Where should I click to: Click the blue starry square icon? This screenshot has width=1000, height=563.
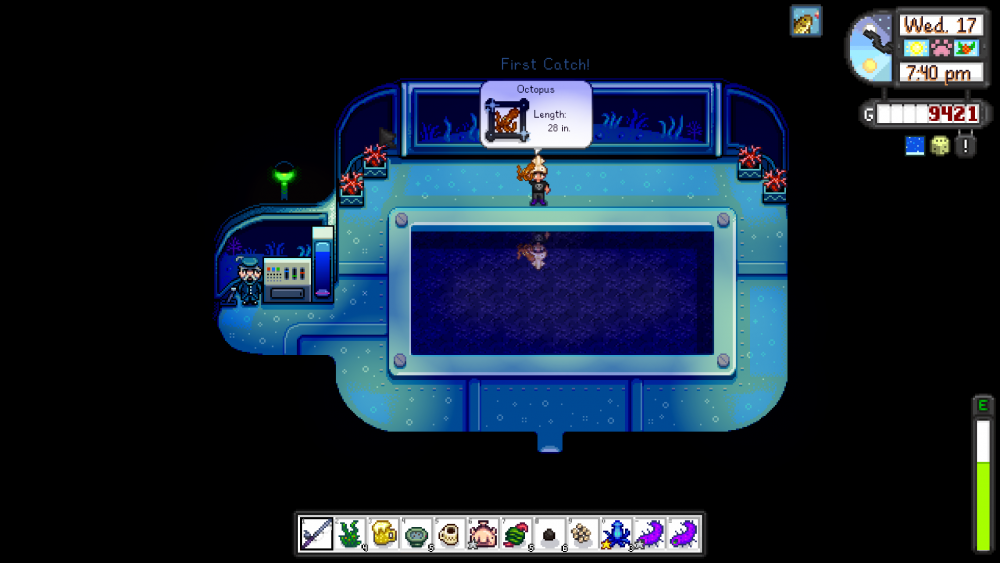[915, 146]
